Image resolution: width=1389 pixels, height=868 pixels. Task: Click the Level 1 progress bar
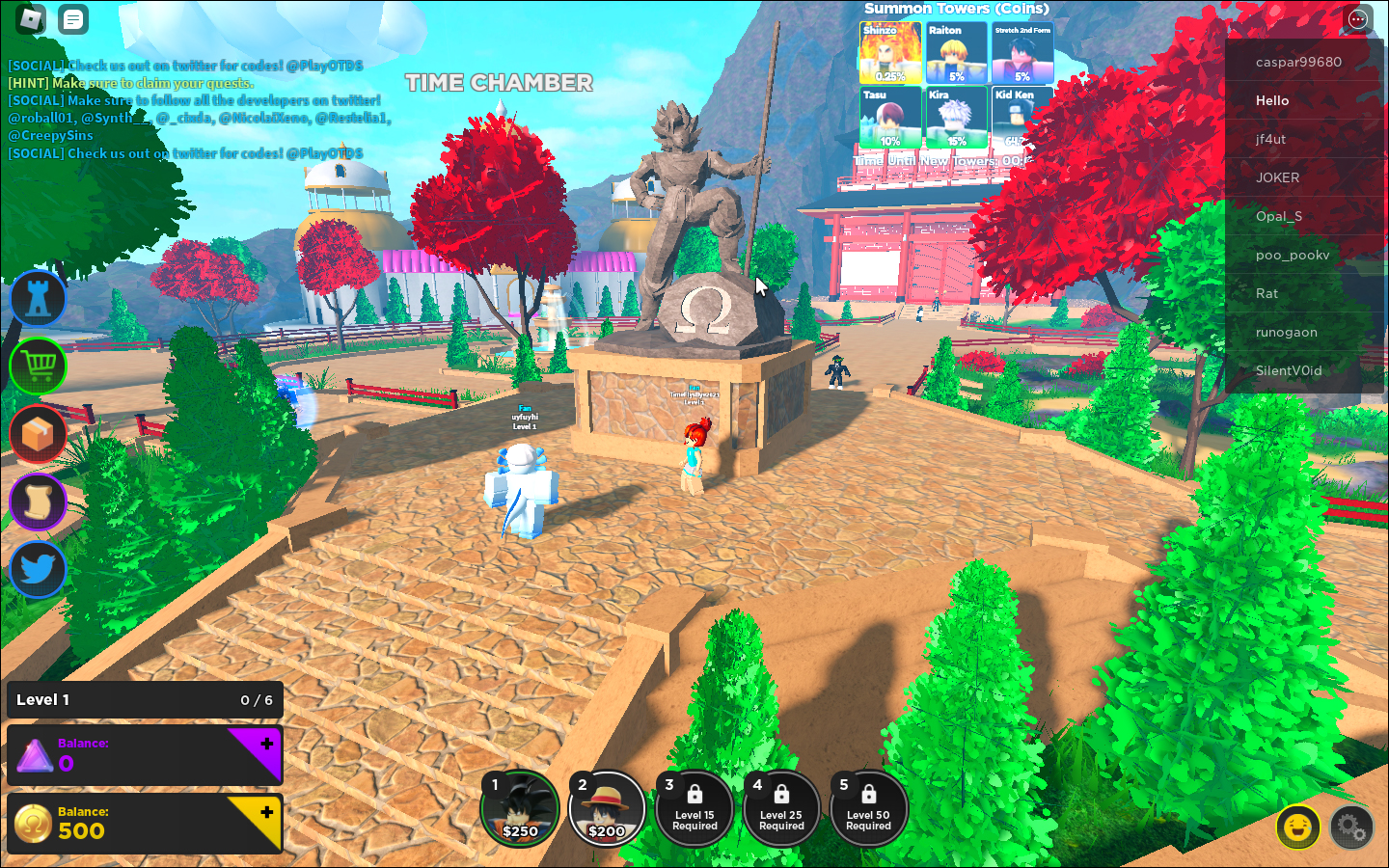[145, 700]
